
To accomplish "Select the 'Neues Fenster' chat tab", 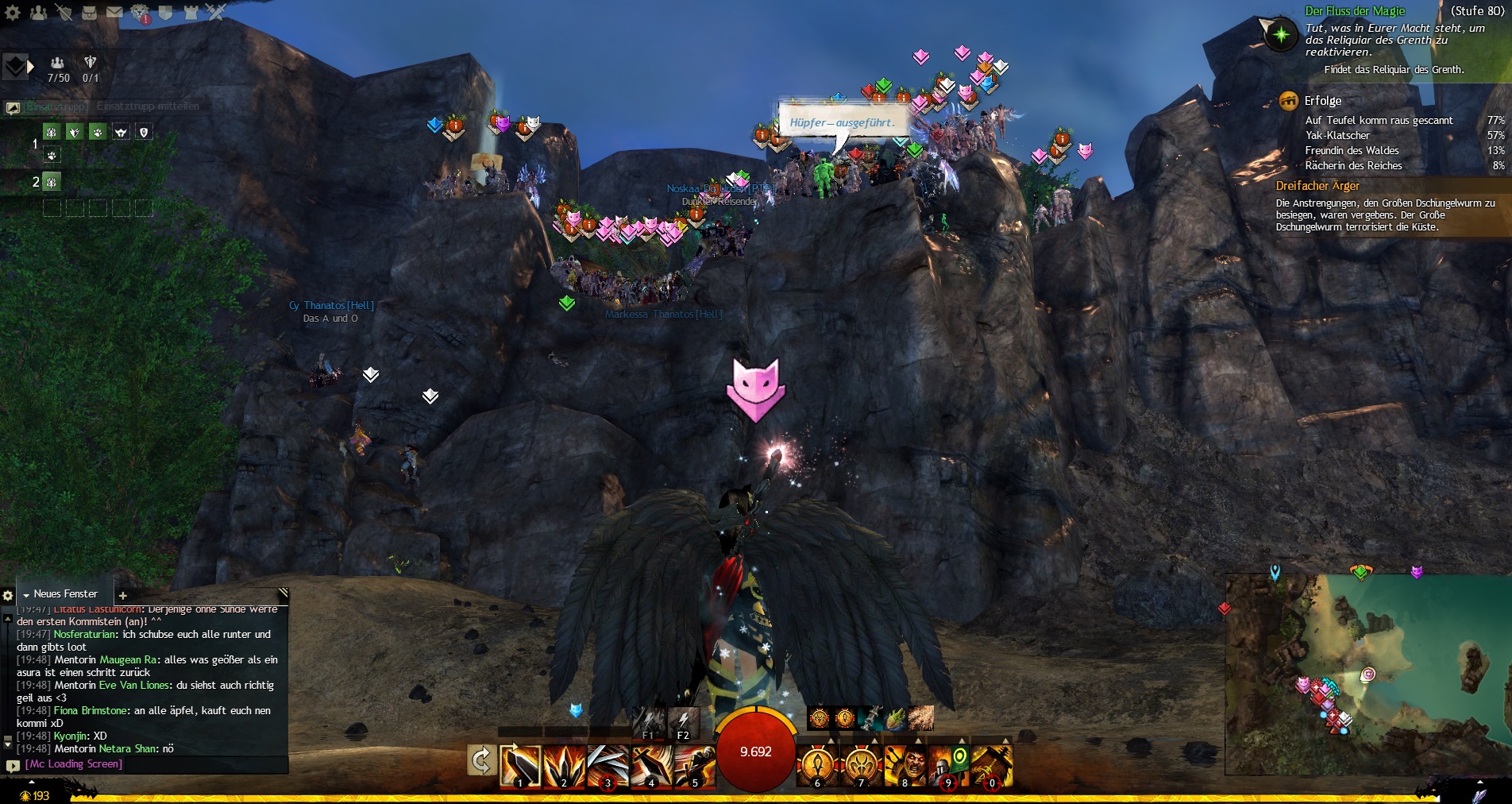I will tap(65, 594).
